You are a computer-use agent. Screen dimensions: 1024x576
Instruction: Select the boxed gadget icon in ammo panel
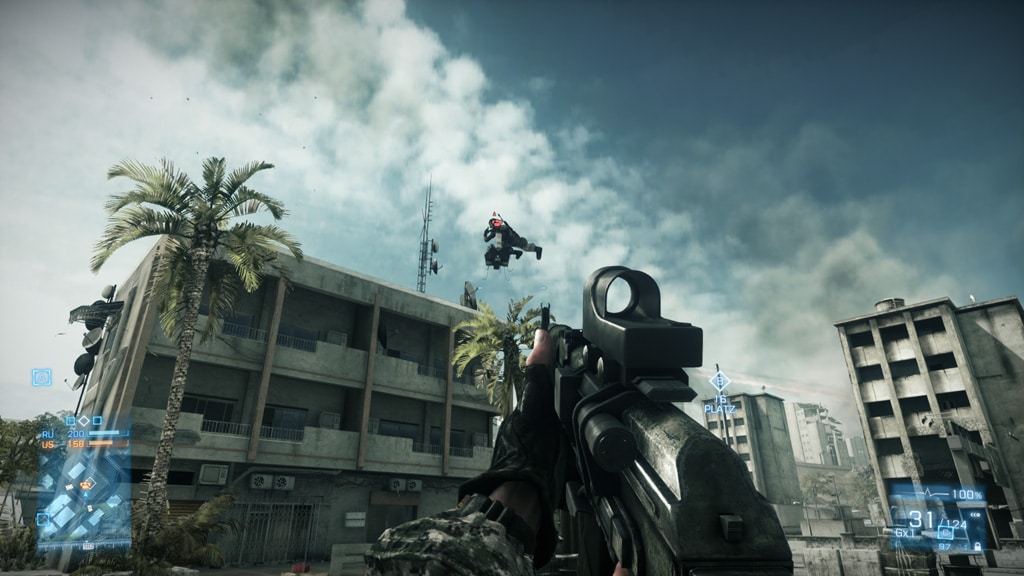coord(945,532)
